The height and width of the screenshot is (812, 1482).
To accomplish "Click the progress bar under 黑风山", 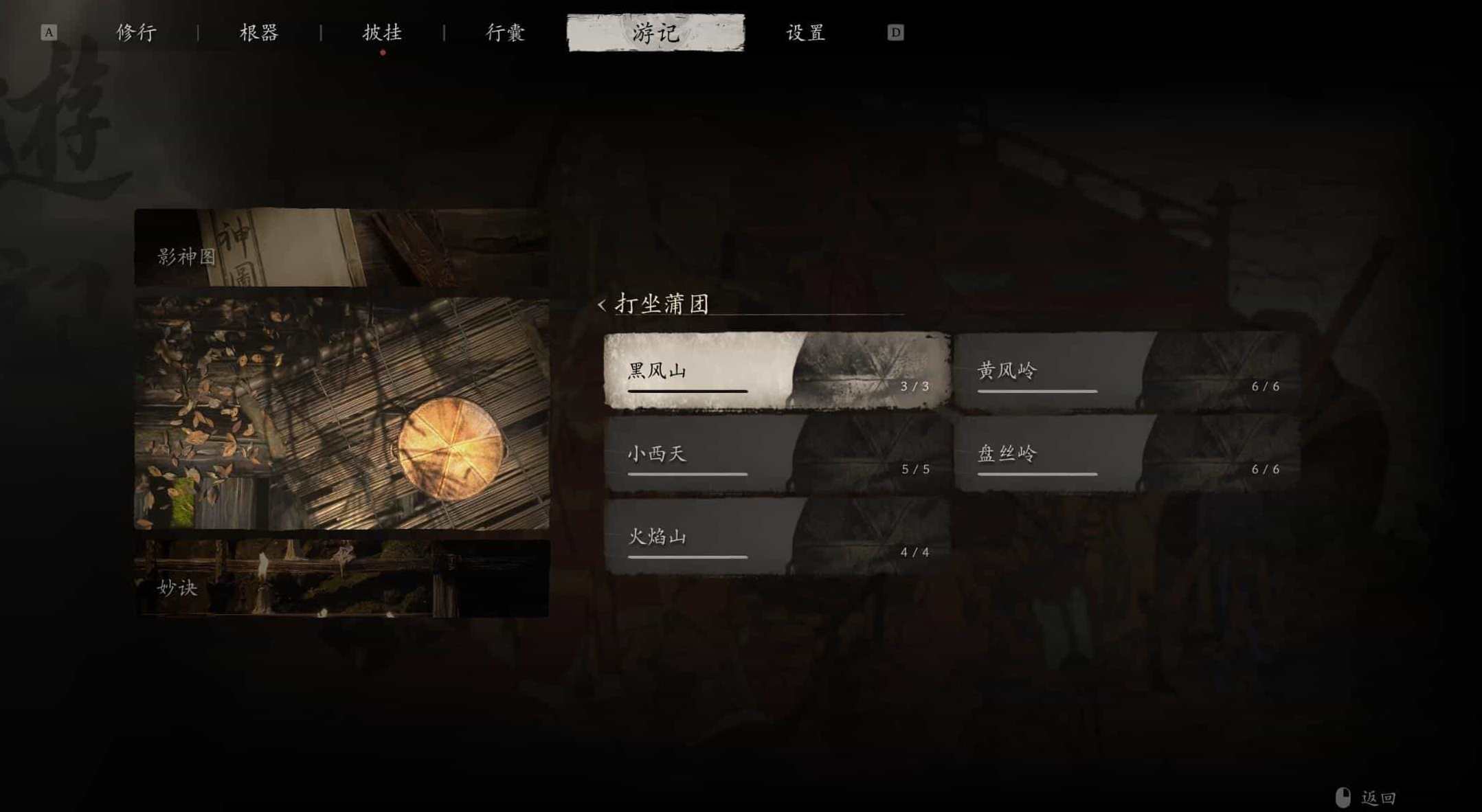I will [686, 391].
